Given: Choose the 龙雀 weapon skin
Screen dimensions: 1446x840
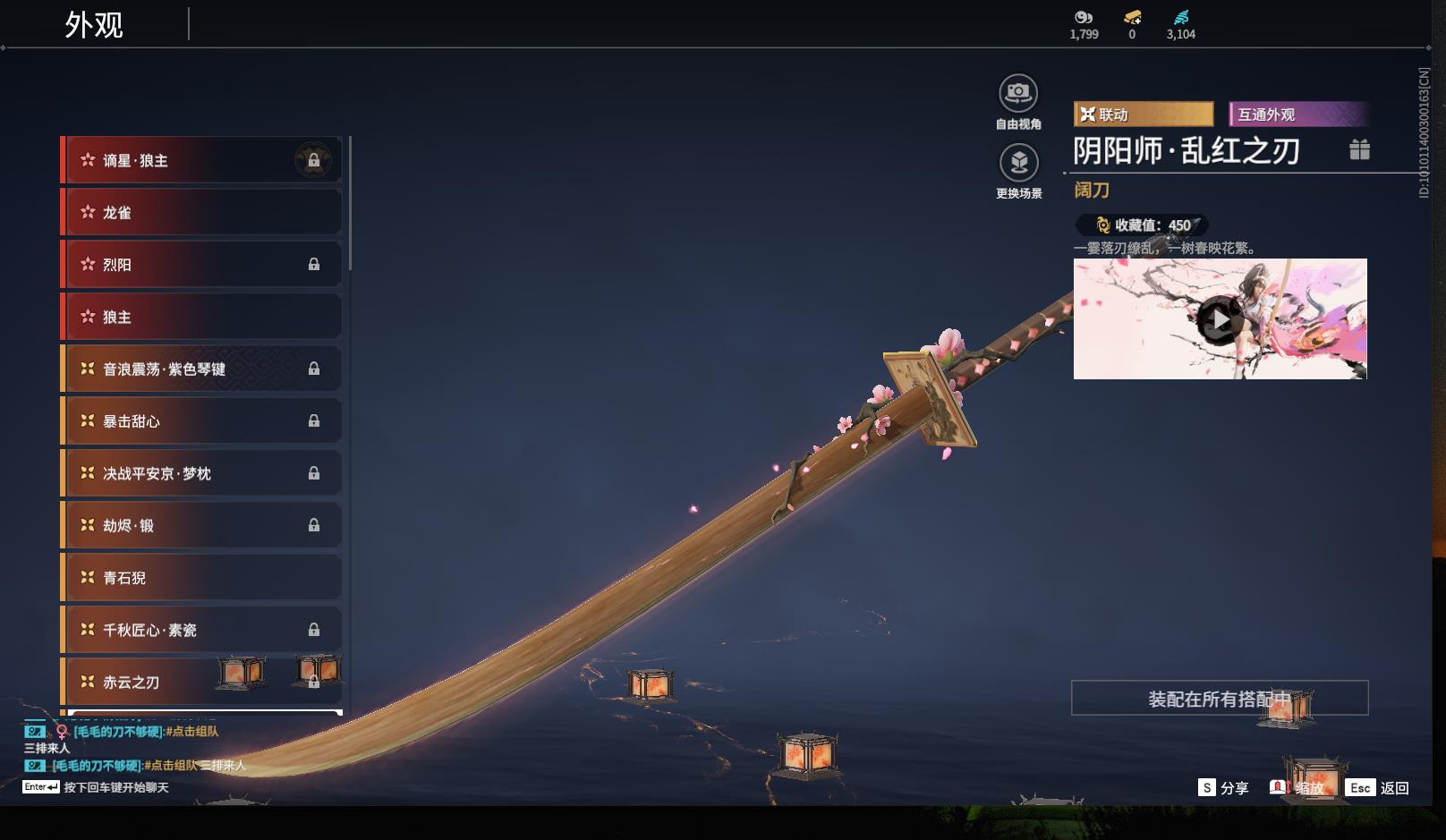Looking at the screenshot, I should click(201, 212).
